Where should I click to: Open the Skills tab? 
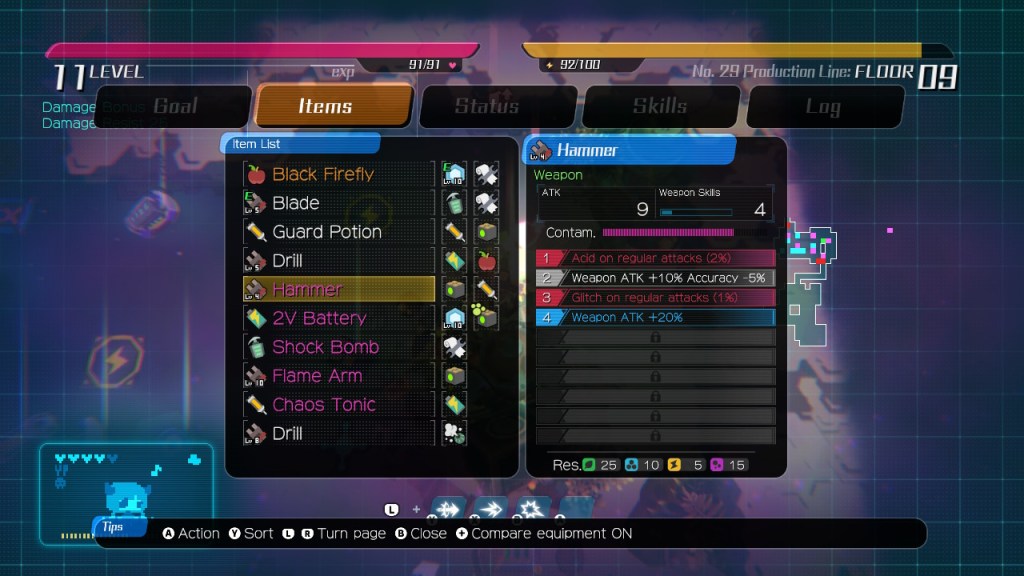pos(660,106)
